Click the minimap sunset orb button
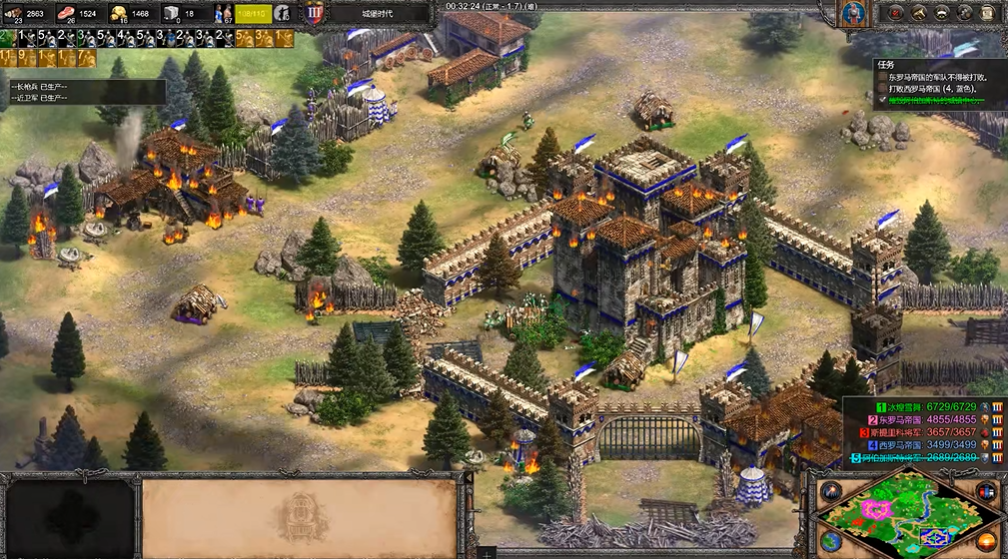 (x=987, y=541)
